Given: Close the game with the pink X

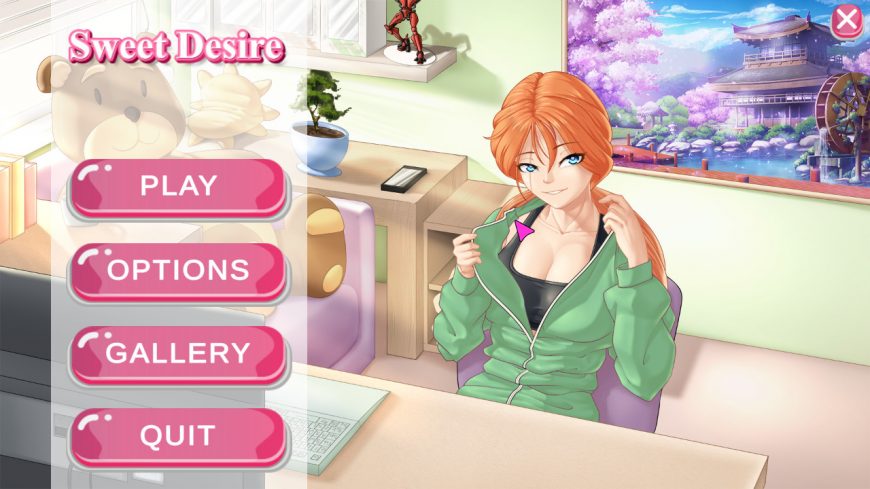Looking at the screenshot, I should point(846,20).
